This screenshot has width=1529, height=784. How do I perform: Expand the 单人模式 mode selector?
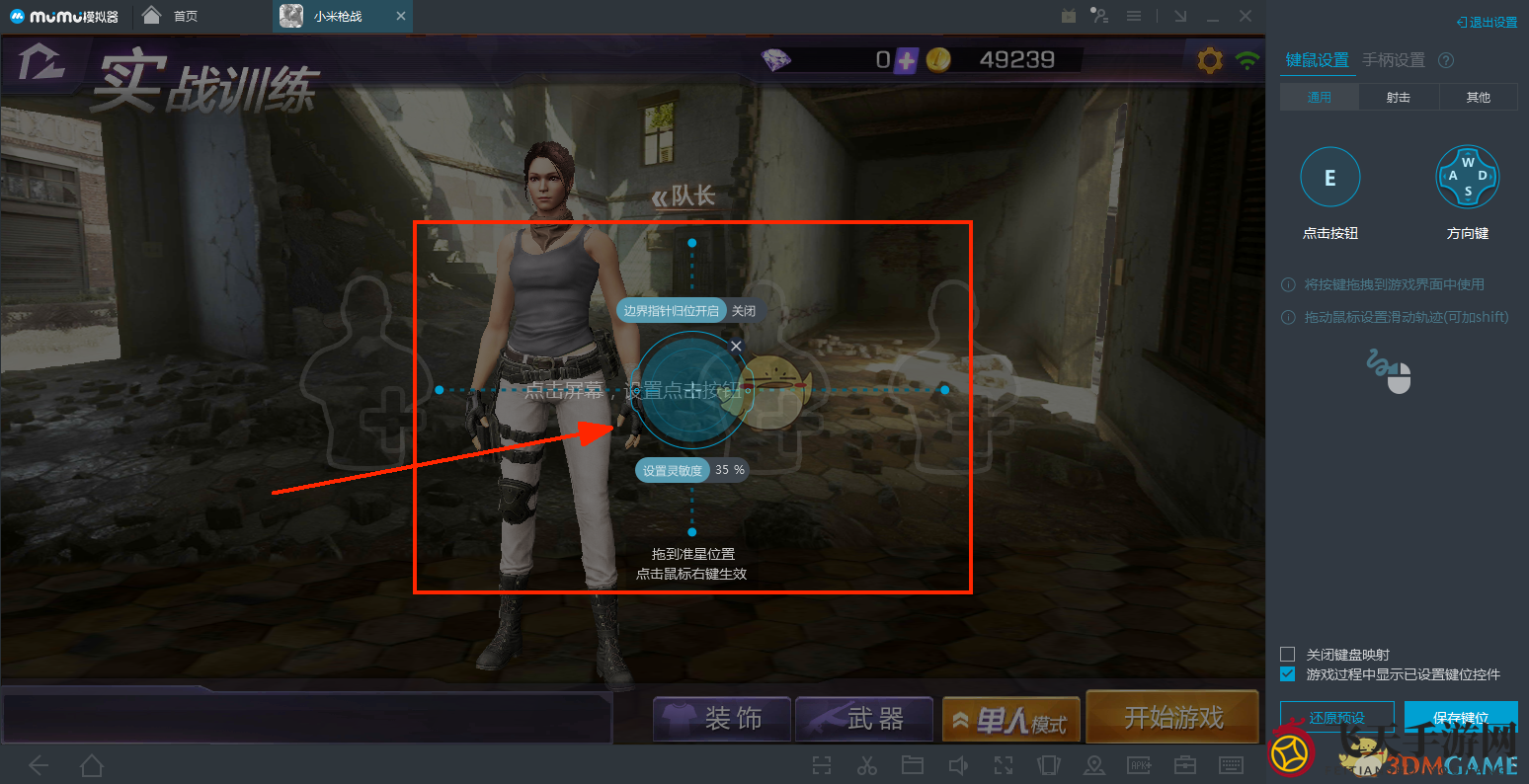point(1010,716)
